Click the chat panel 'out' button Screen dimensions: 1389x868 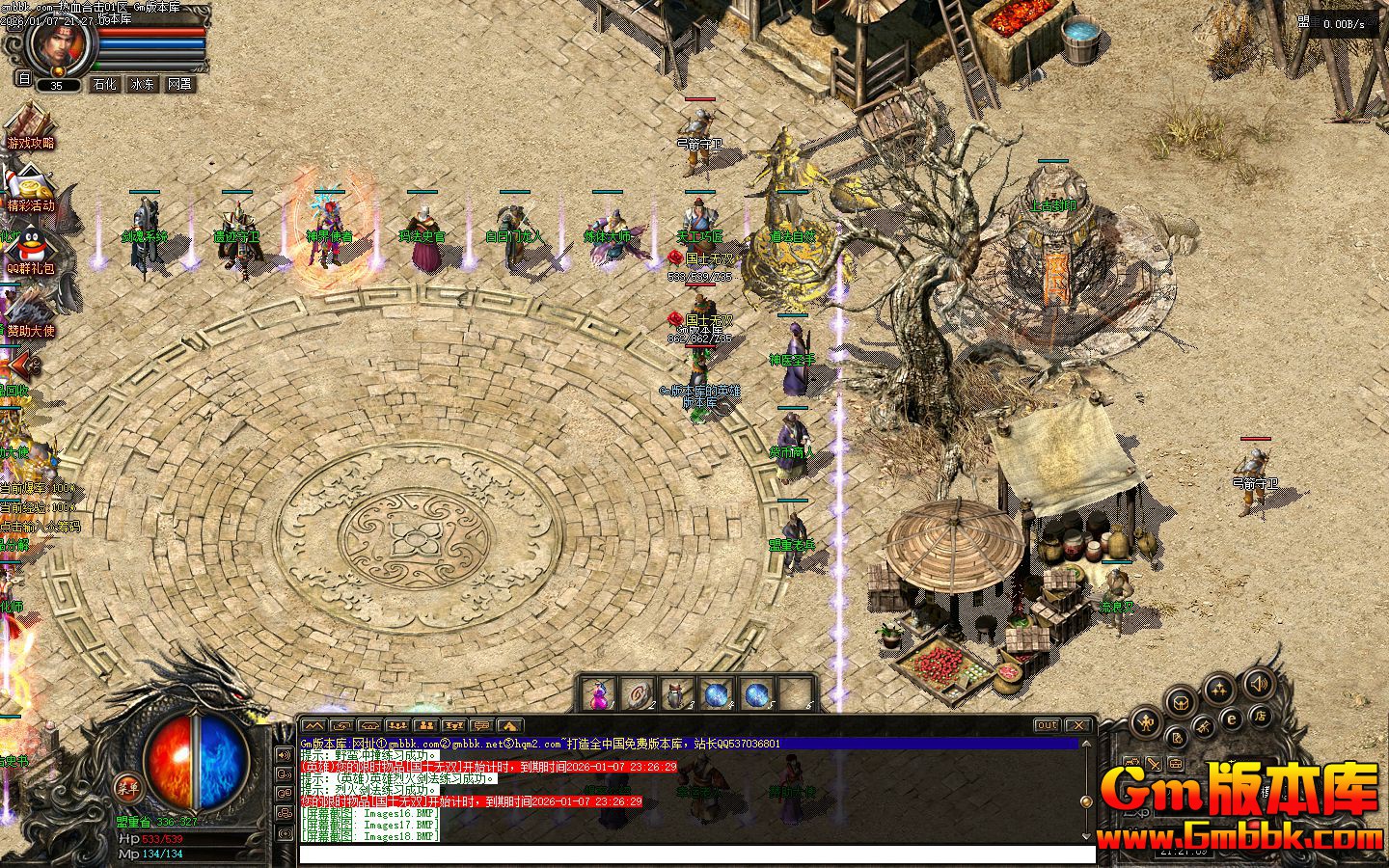(1047, 725)
